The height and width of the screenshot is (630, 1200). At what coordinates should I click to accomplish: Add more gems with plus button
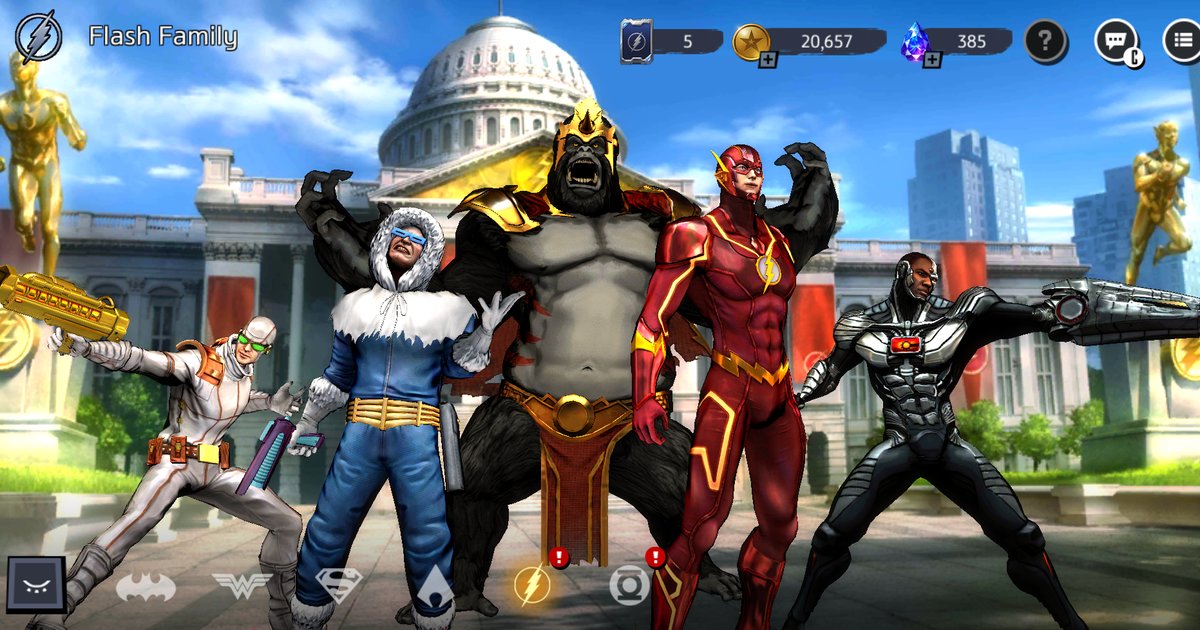click(932, 61)
